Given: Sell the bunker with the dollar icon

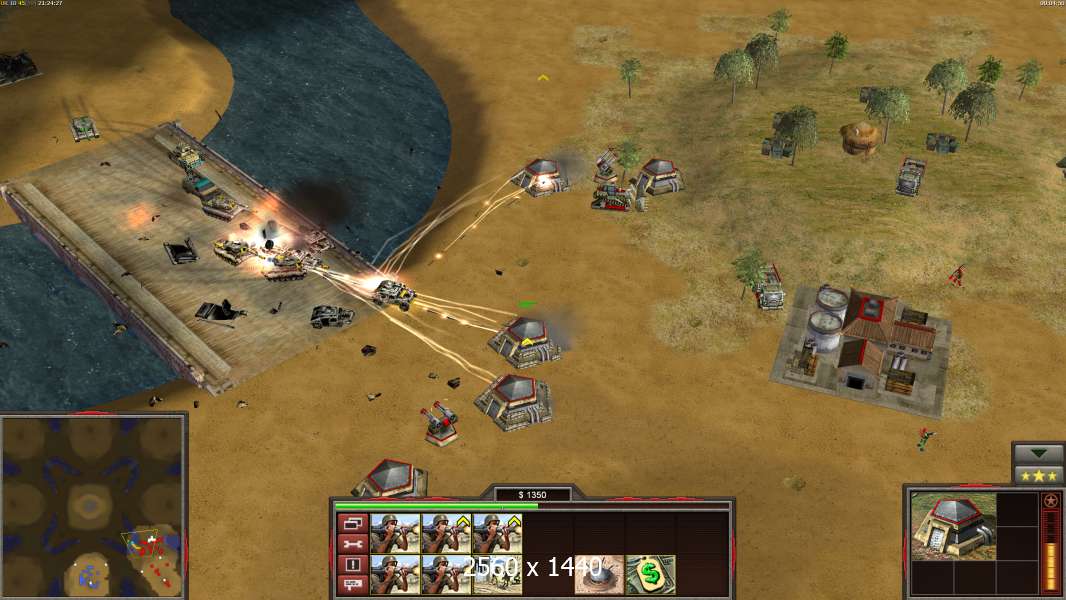Looking at the screenshot, I should coord(650,574).
